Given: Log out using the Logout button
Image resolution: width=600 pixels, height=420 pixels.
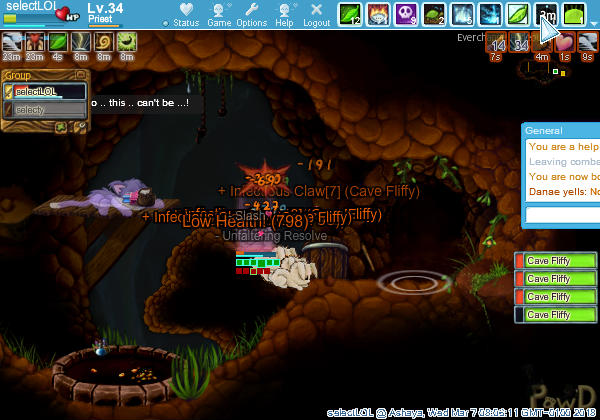Looking at the screenshot, I should tap(316, 14).
